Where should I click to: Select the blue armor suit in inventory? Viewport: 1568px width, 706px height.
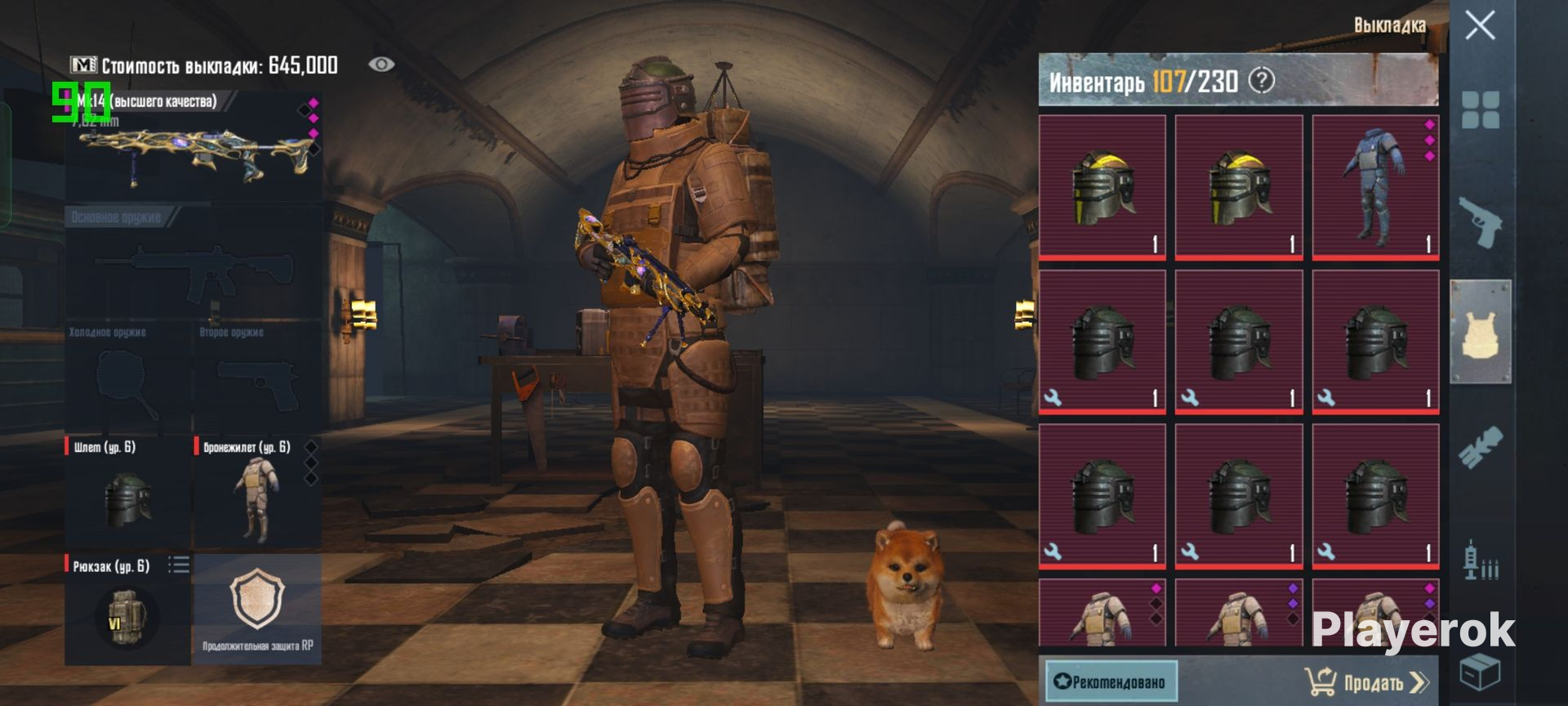point(1375,188)
